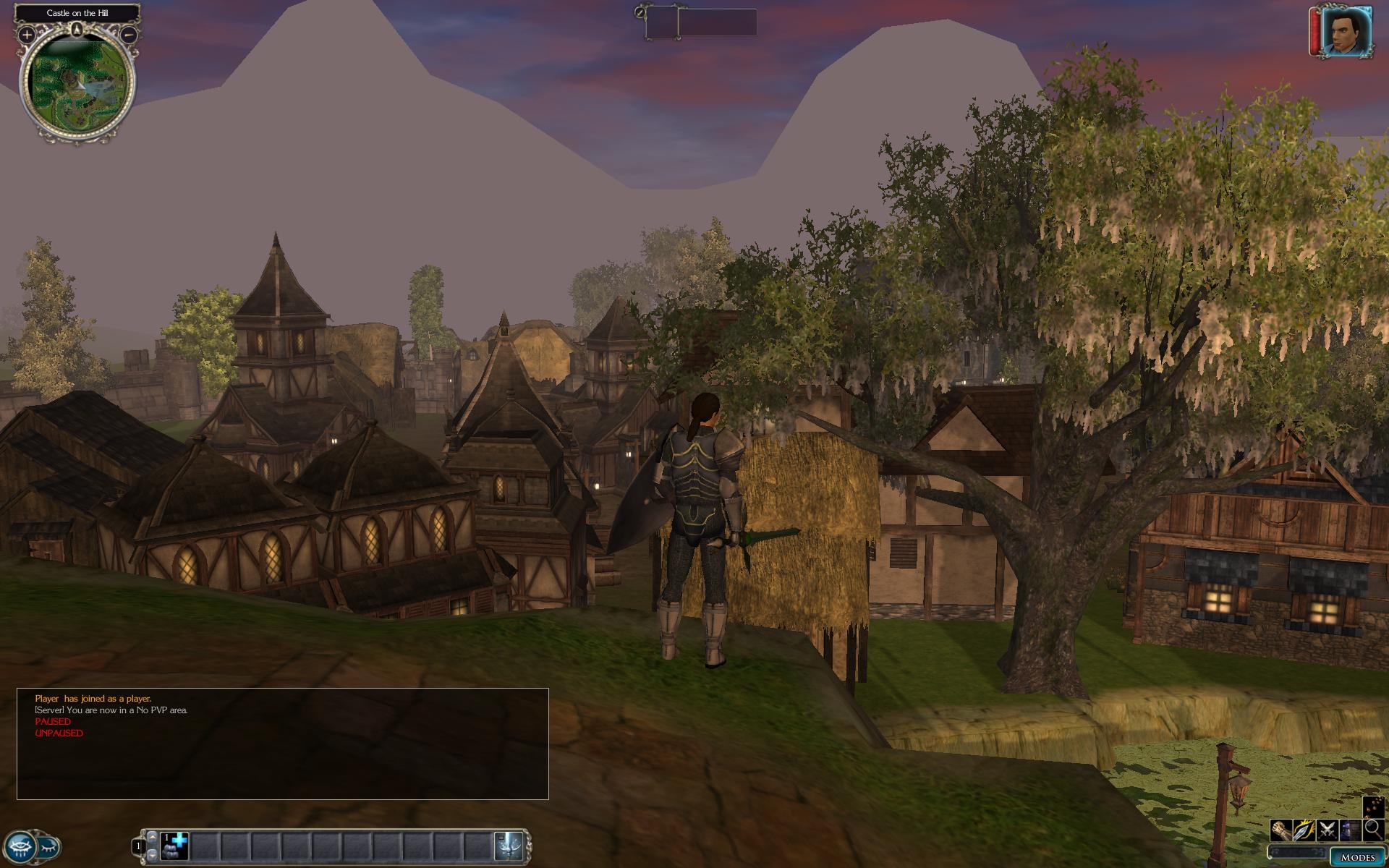The width and height of the screenshot is (1389, 868).
Task: Activate the golden footprints tracking mode
Action: pos(1373,807)
